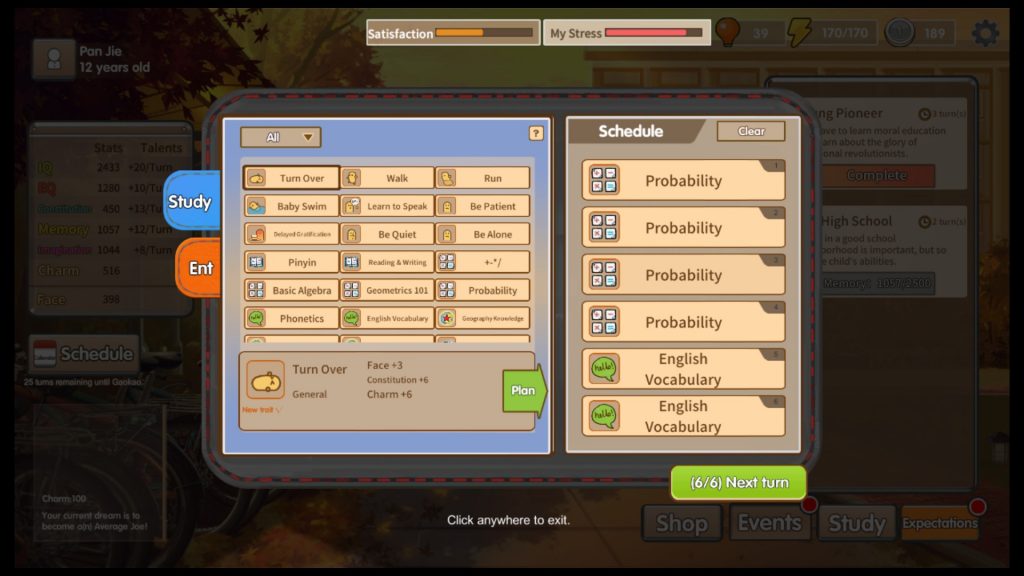
Task: Select the first Probability schedule slot
Action: [x=683, y=180]
